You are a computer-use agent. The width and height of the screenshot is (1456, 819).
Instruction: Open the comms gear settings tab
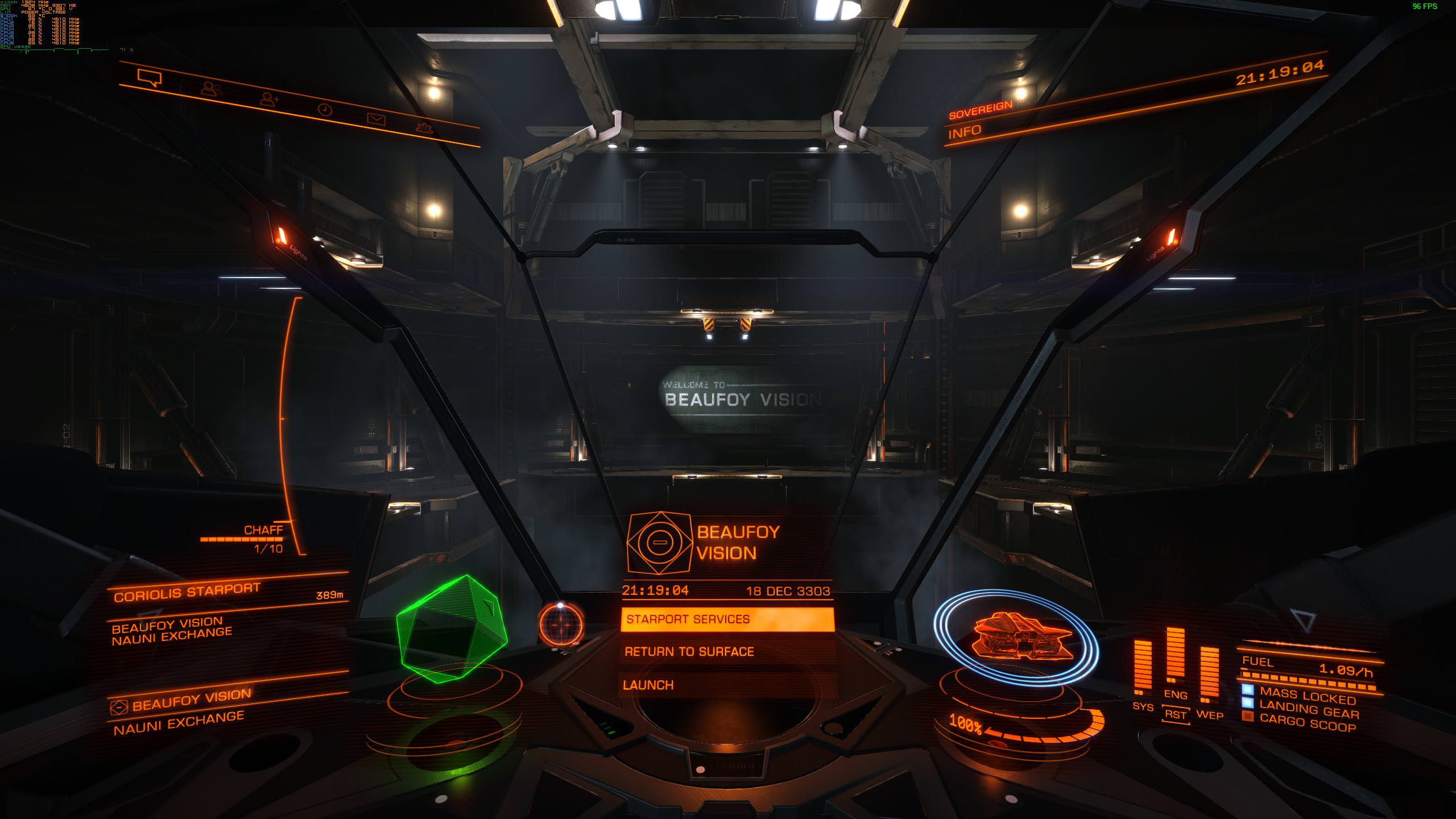(x=424, y=128)
